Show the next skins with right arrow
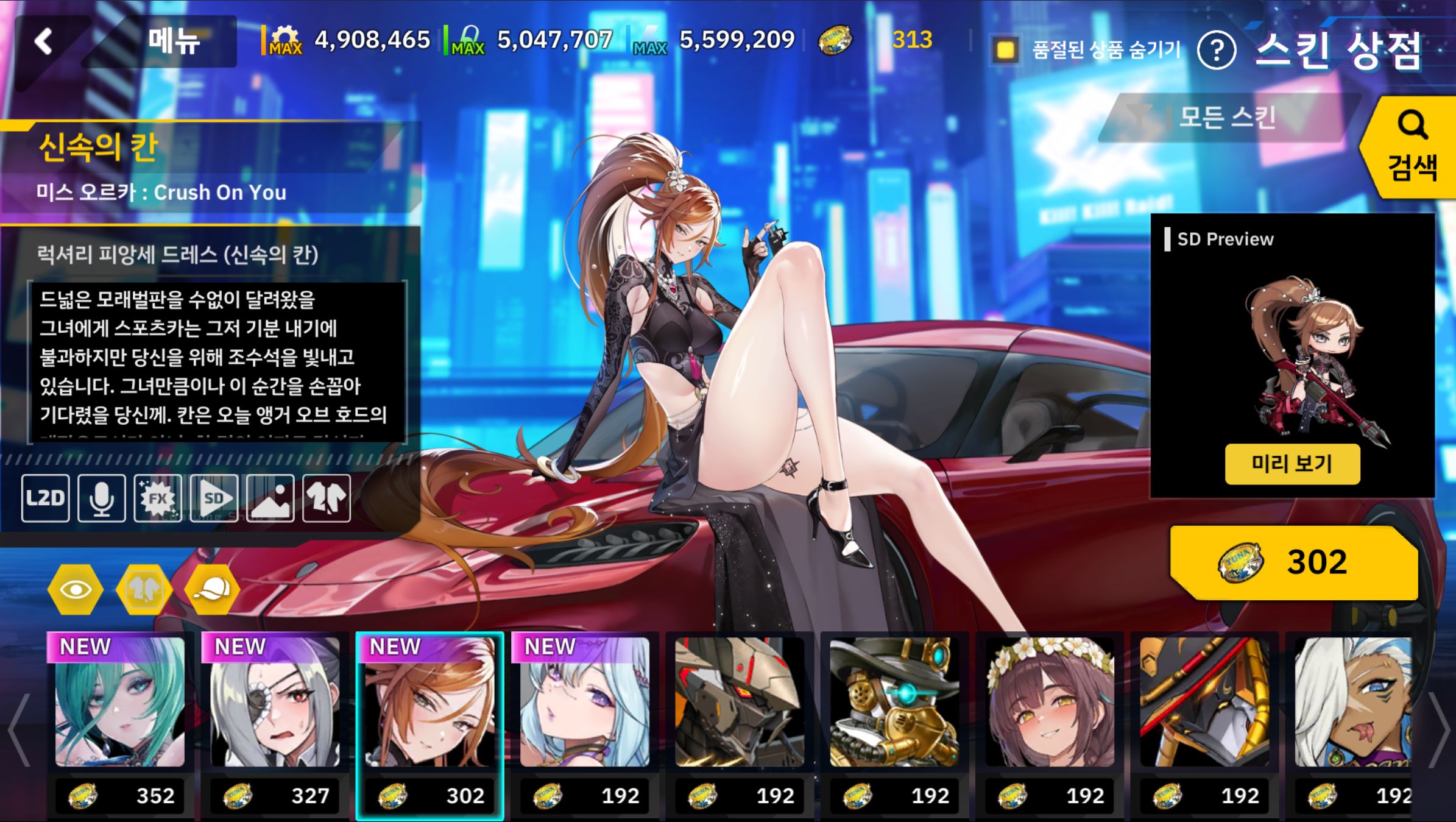Screen dimensions: 1456x822 (x=1440, y=728)
